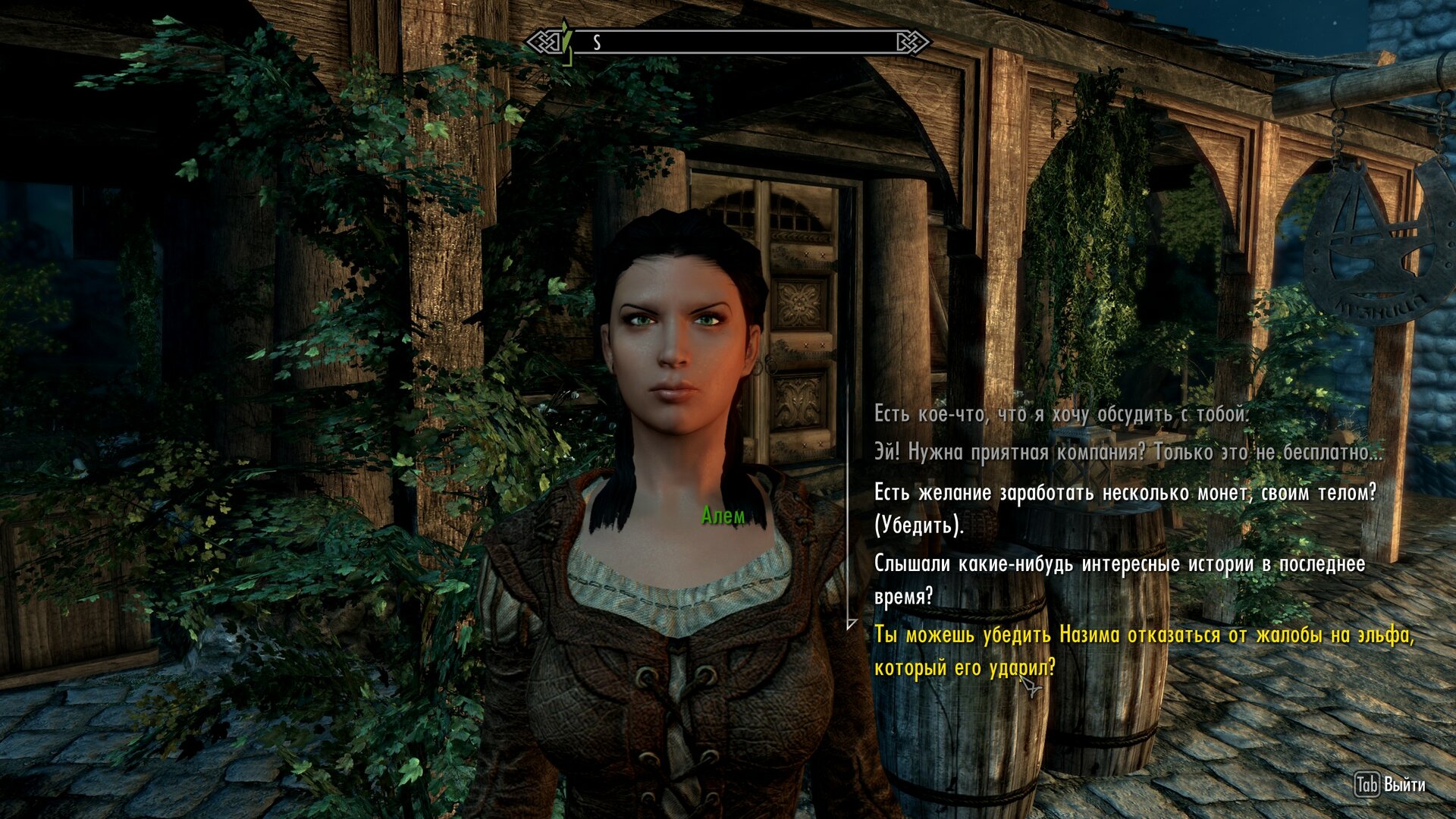Pick the "заработать несколько монет" persuade option
Image resolution: width=1456 pixels, height=819 pixels.
pos(1125,508)
